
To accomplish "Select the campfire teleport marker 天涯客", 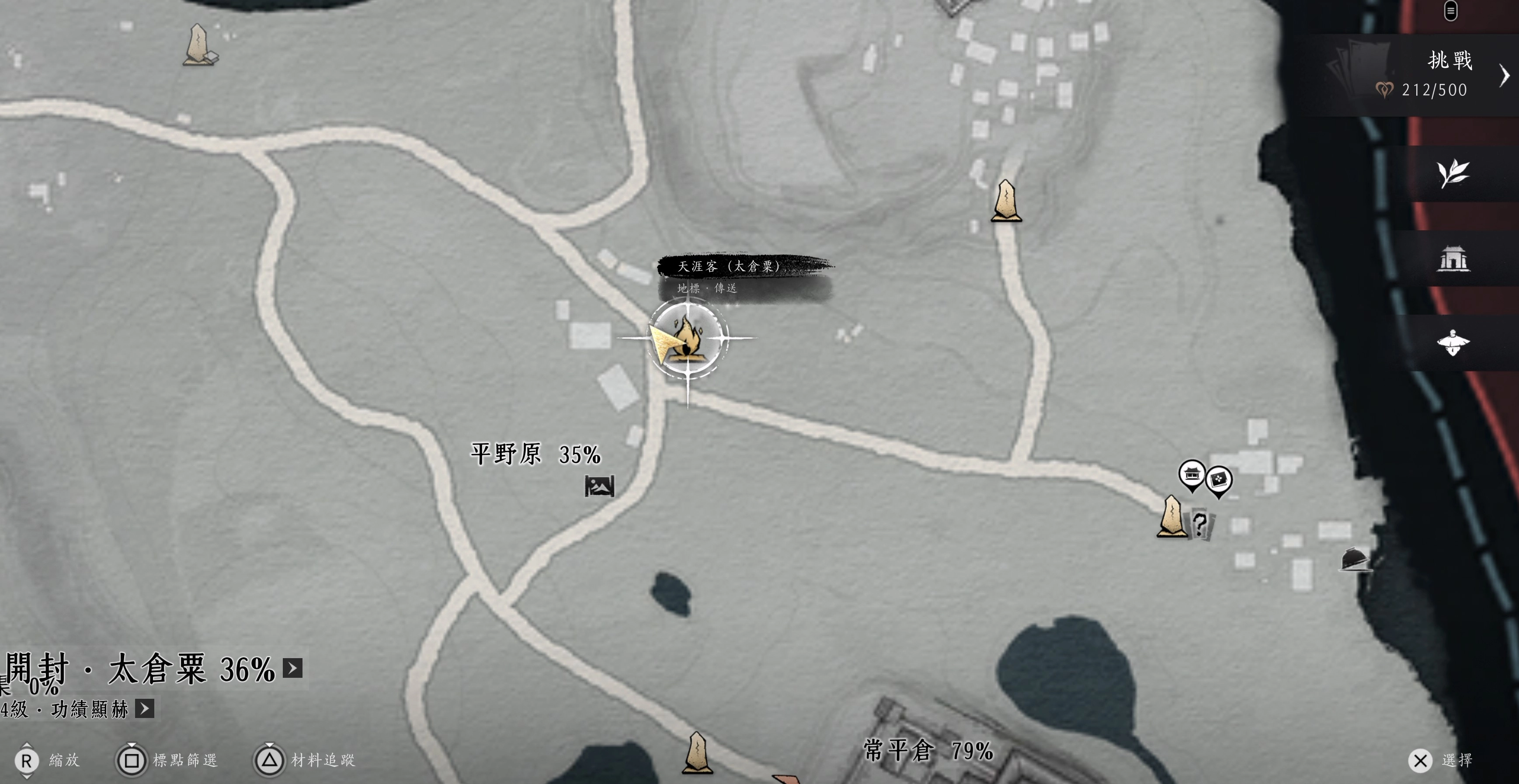I will 687,338.
